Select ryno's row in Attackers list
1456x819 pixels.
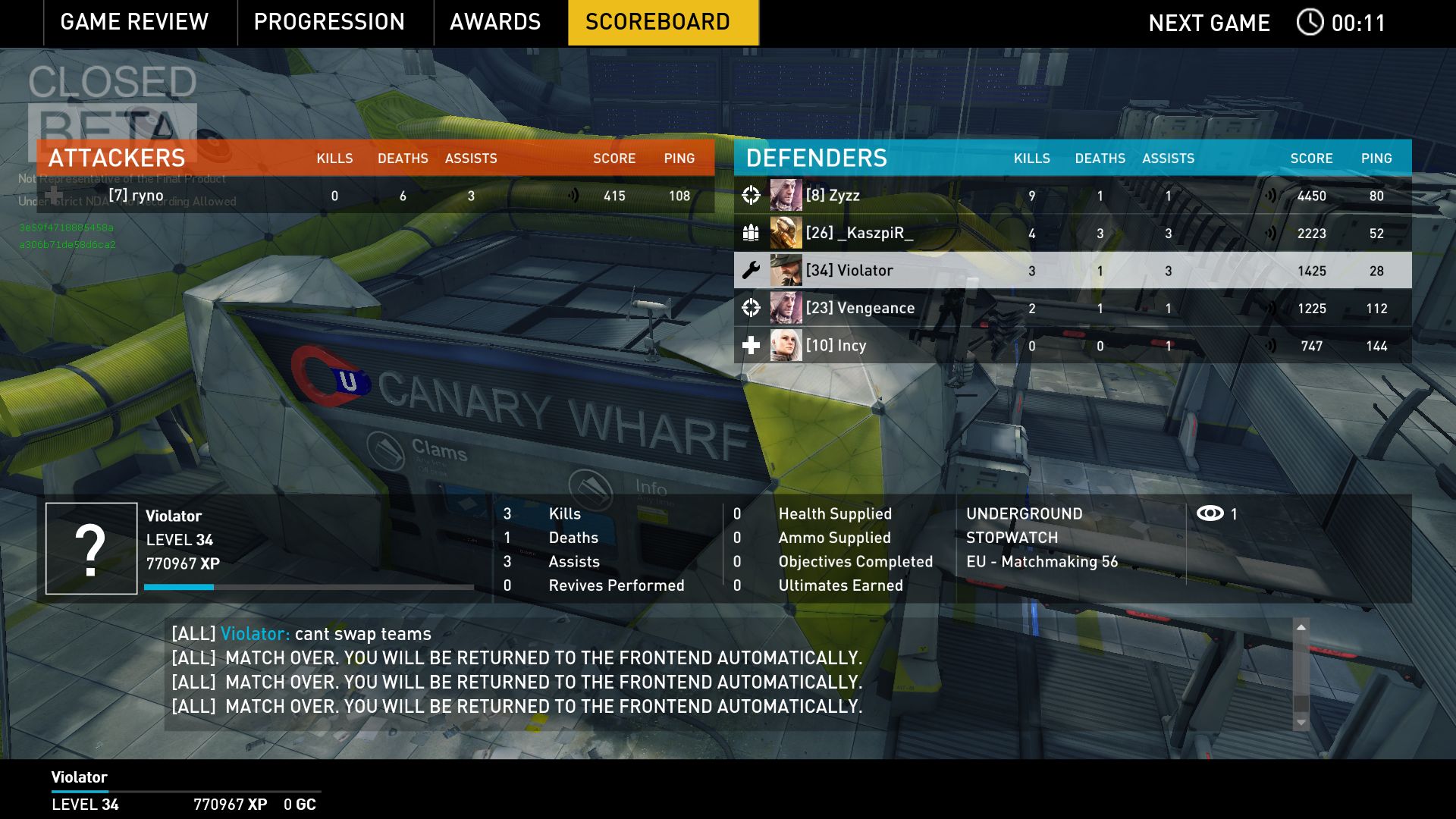(375, 196)
